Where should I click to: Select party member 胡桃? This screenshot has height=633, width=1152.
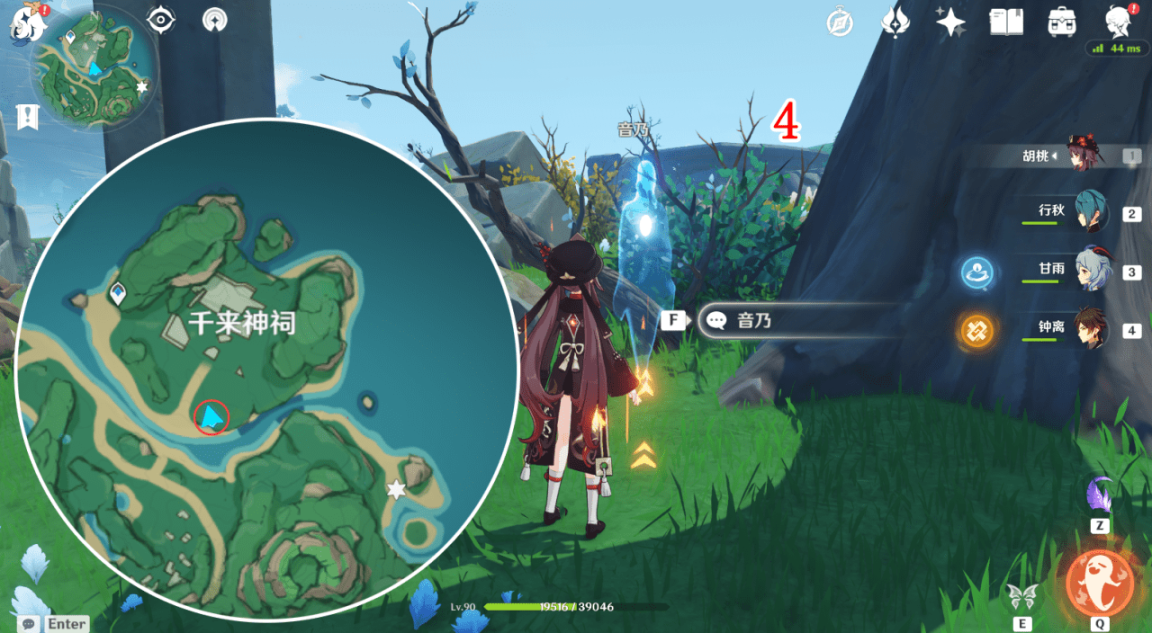1083,155
